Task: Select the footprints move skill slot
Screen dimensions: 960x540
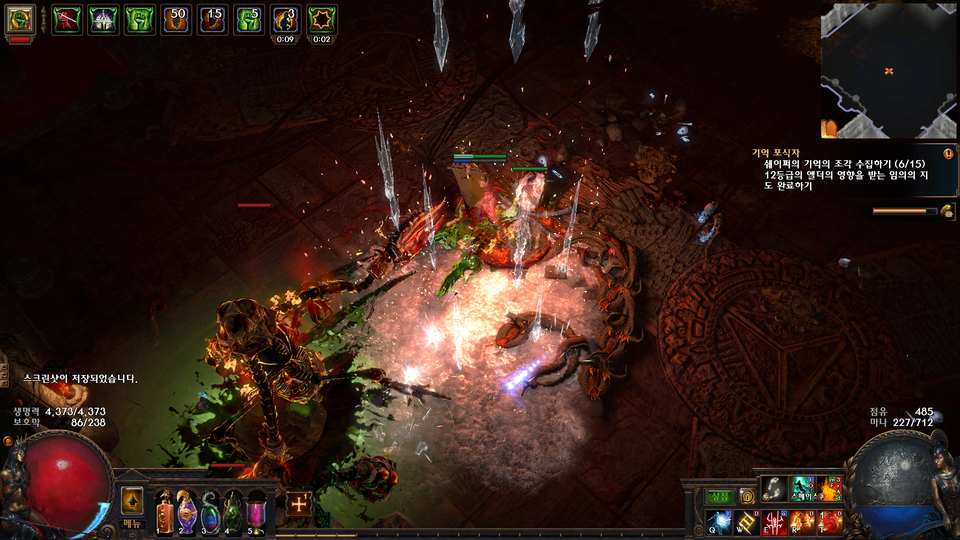Action: [x=774, y=488]
